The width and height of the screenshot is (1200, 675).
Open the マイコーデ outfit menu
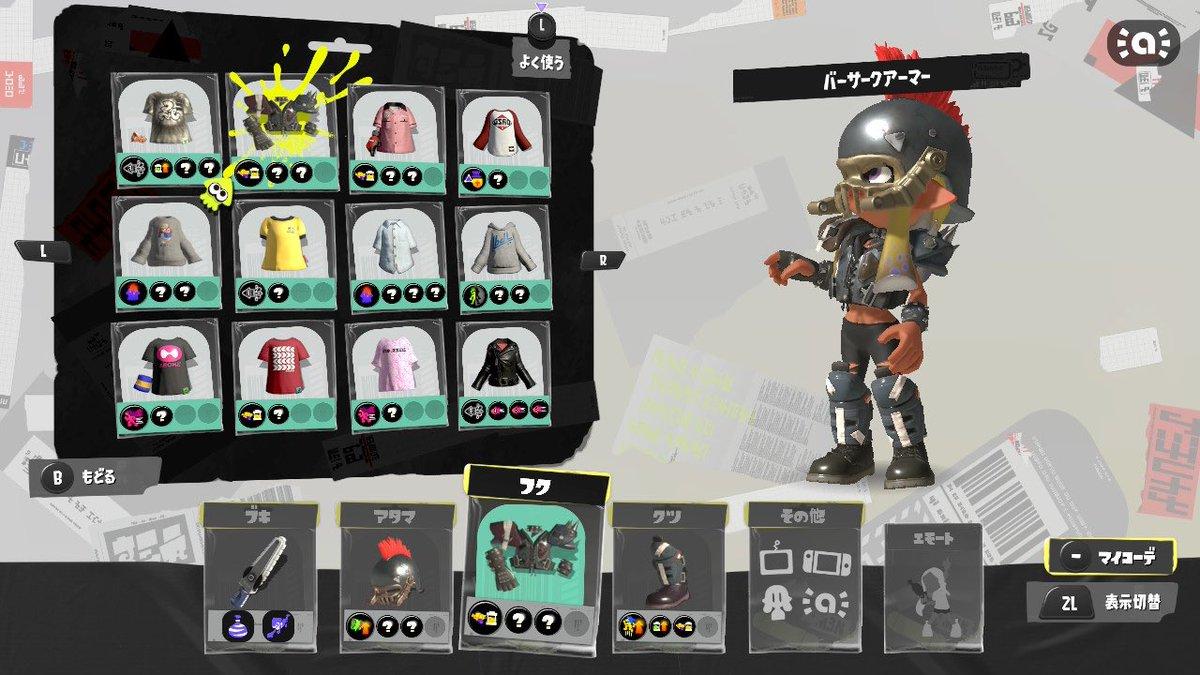point(1110,557)
